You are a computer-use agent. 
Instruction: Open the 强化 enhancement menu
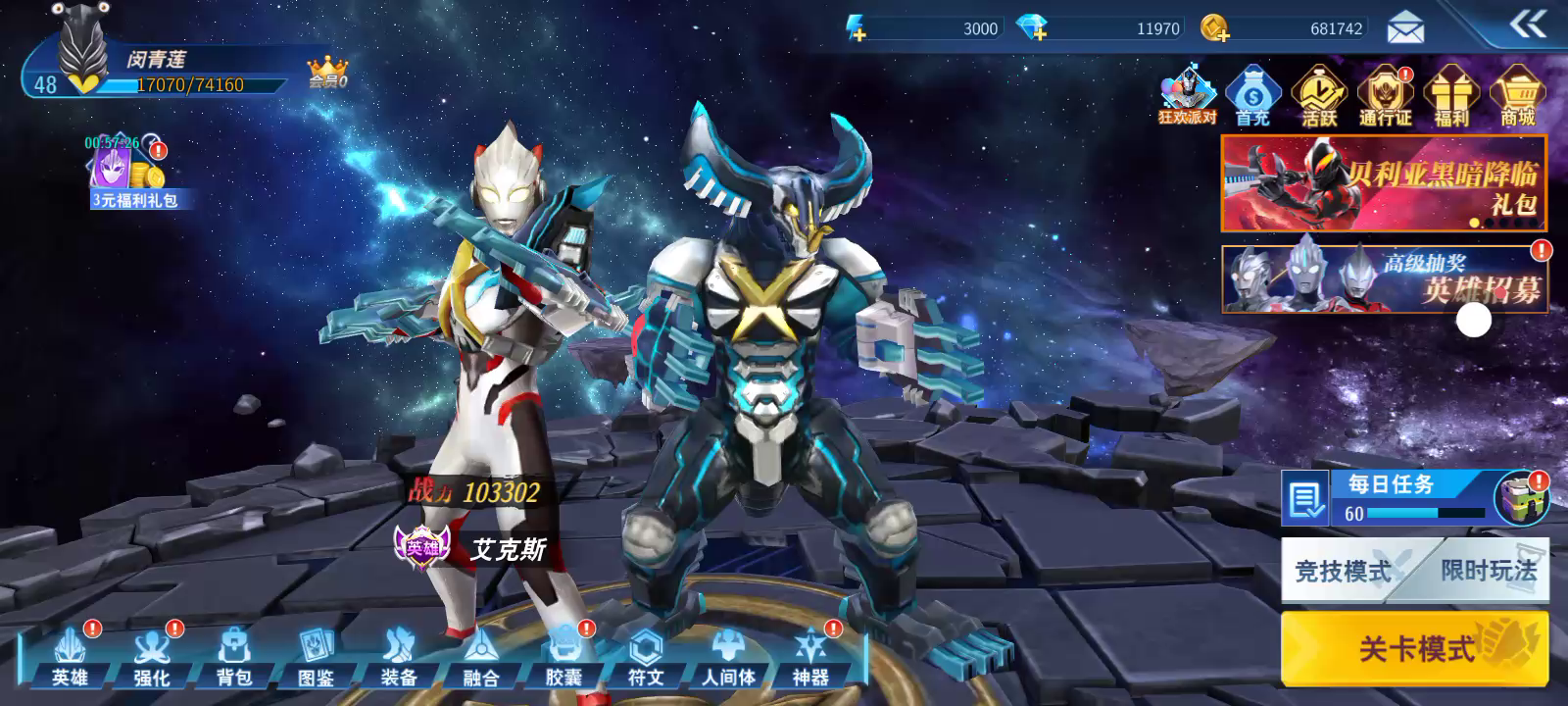152,657
